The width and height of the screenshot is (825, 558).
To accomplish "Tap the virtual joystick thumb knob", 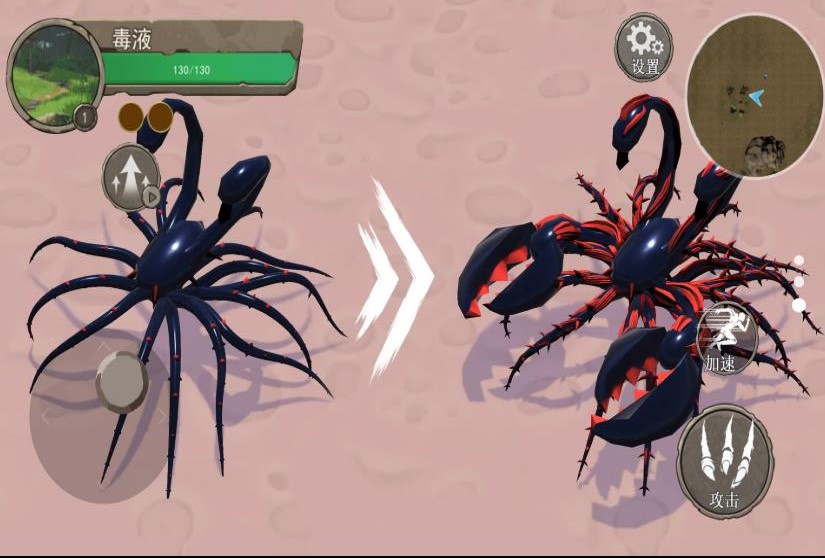I will tap(122, 381).
